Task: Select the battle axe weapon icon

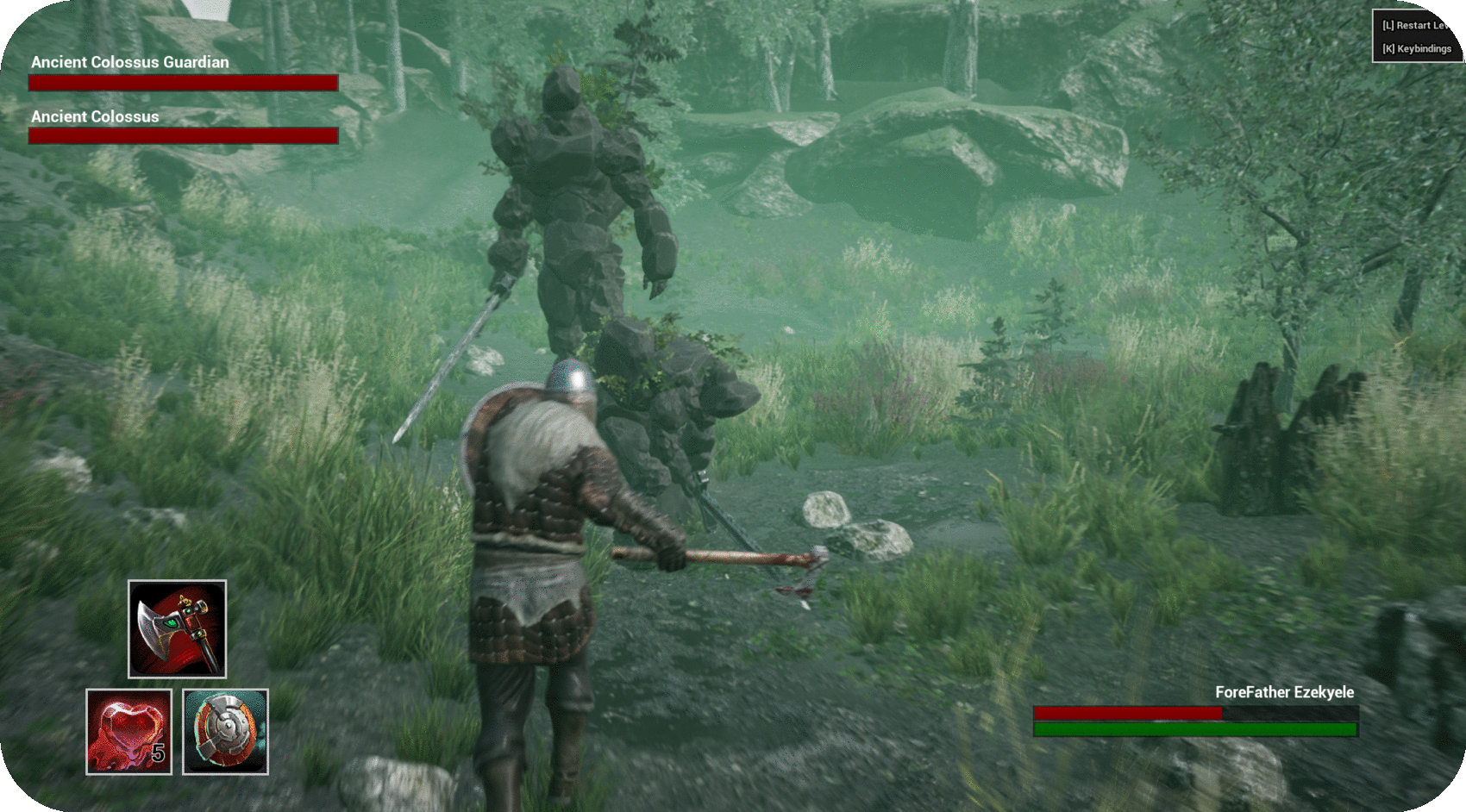Action: pyautogui.click(x=177, y=628)
